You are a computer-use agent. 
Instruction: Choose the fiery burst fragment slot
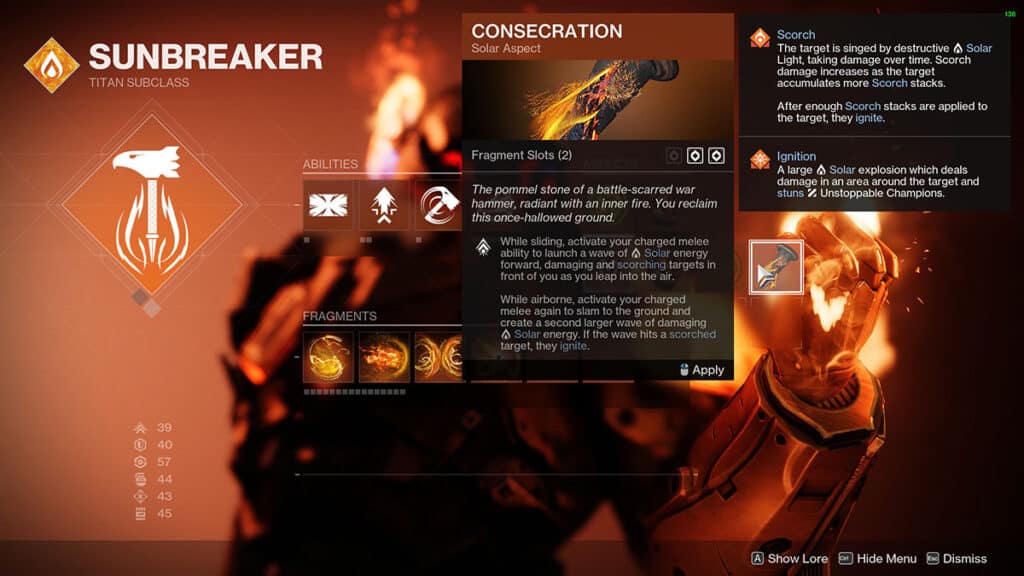pos(384,358)
